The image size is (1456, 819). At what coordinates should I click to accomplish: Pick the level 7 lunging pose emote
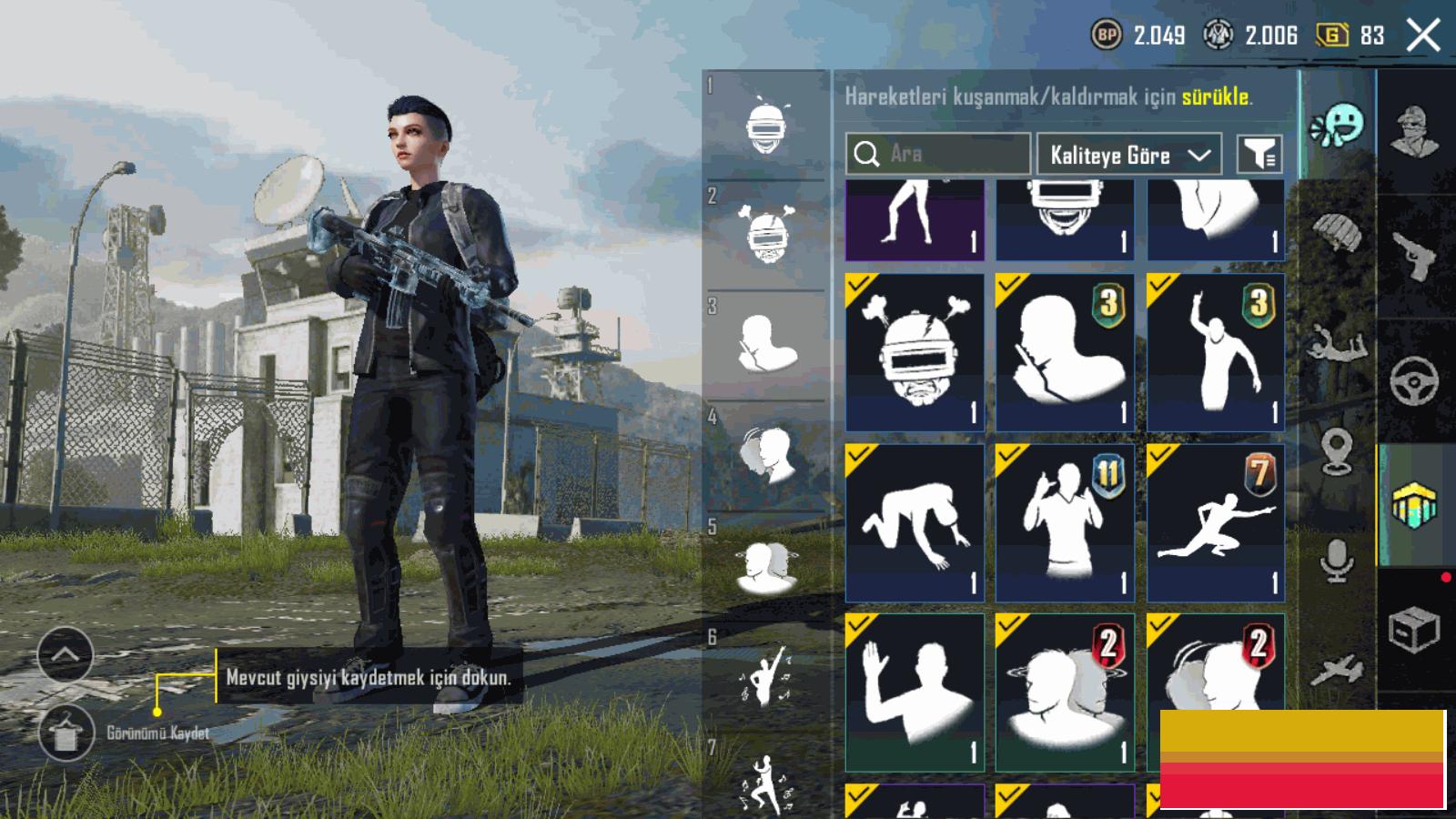point(1216,522)
